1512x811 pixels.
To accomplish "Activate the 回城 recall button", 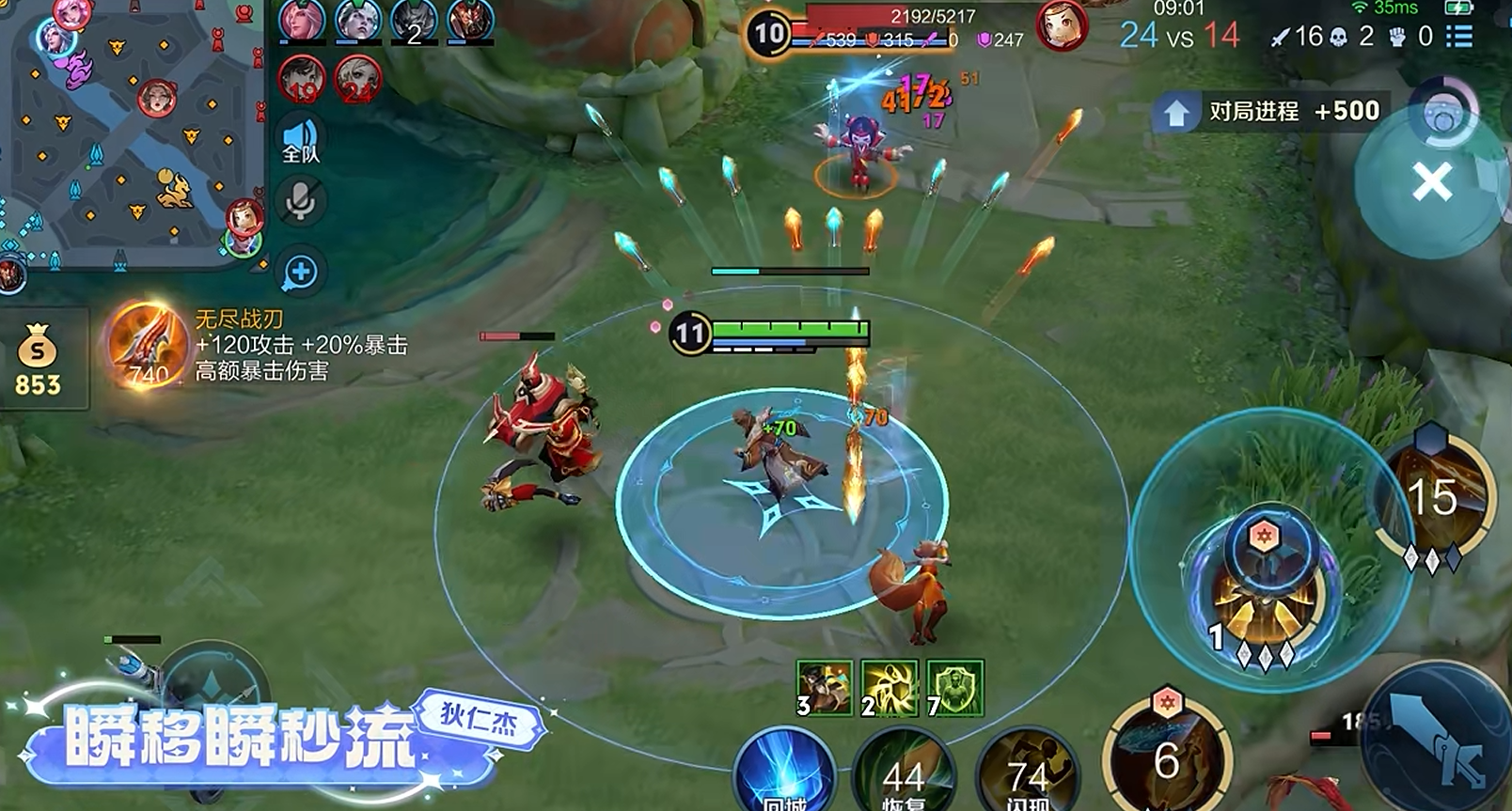I will click(x=783, y=775).
